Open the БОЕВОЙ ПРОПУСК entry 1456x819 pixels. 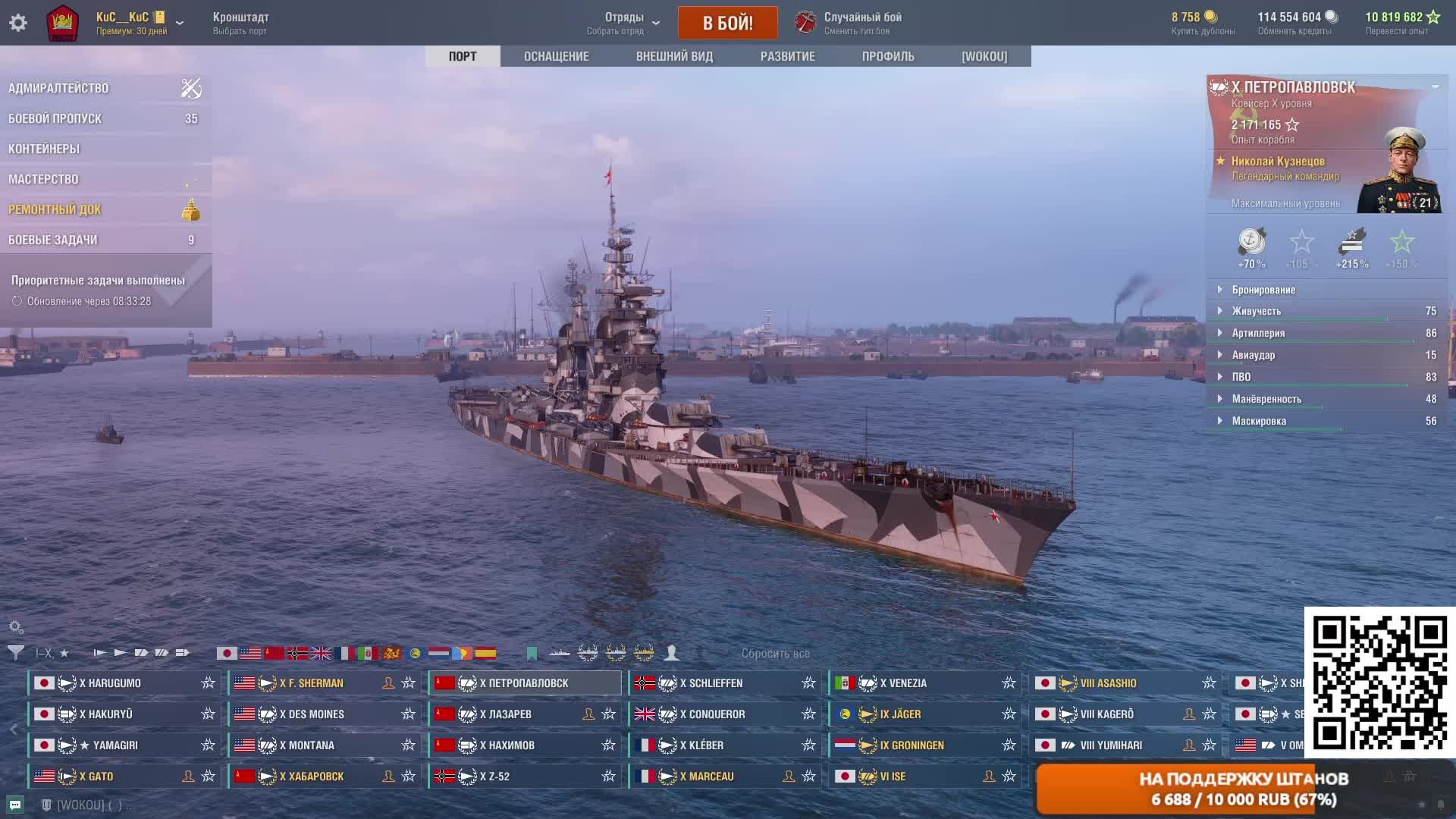coord(55,119)
